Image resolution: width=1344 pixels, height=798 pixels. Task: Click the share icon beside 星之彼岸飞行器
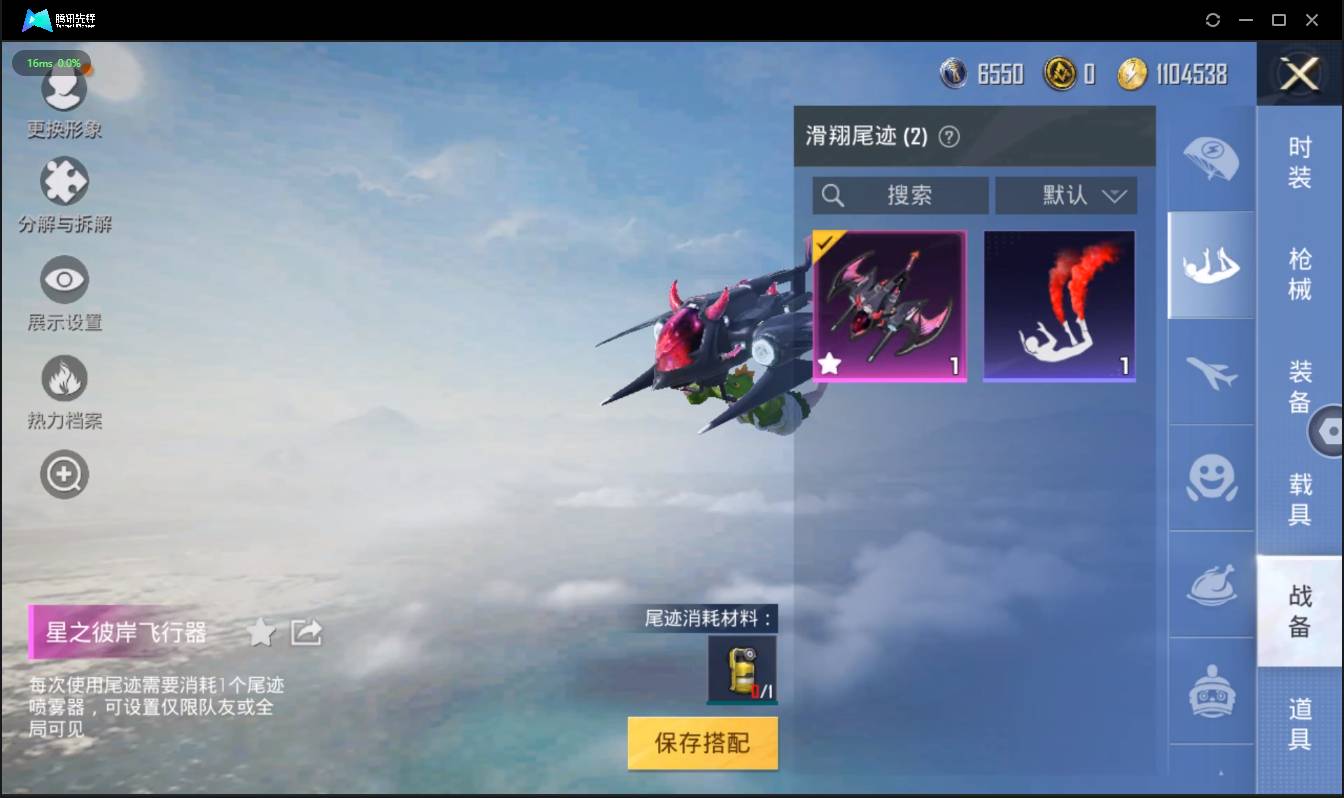pyautogui.click(x=306, y=631)
